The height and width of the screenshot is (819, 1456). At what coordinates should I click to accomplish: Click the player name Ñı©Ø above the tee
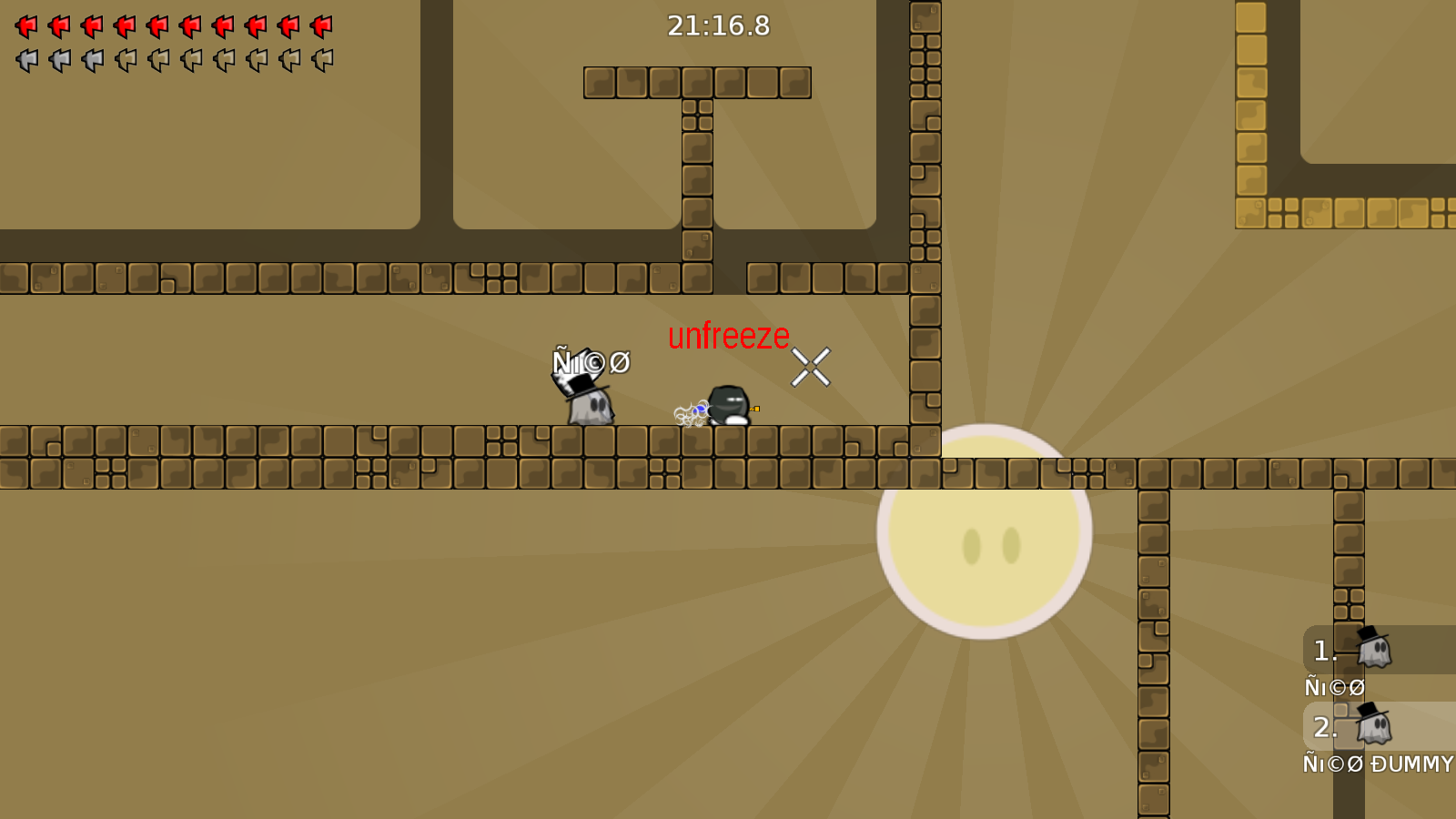click(592, 362)
